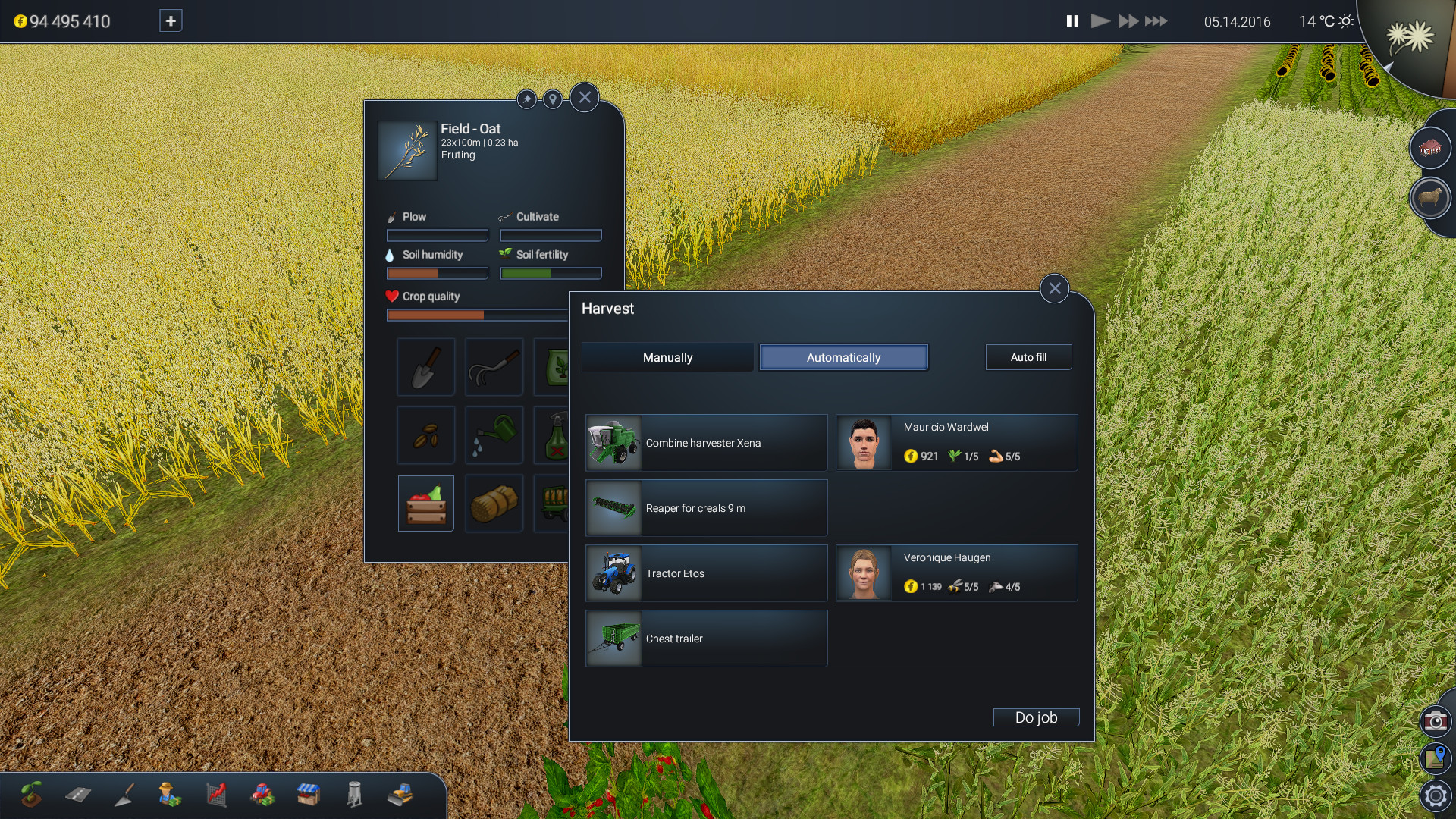The height and width of the screenshot is (819, 1456).
Task: Open the market stall menu from the toolbar
Action: click(x=309, y=795)
